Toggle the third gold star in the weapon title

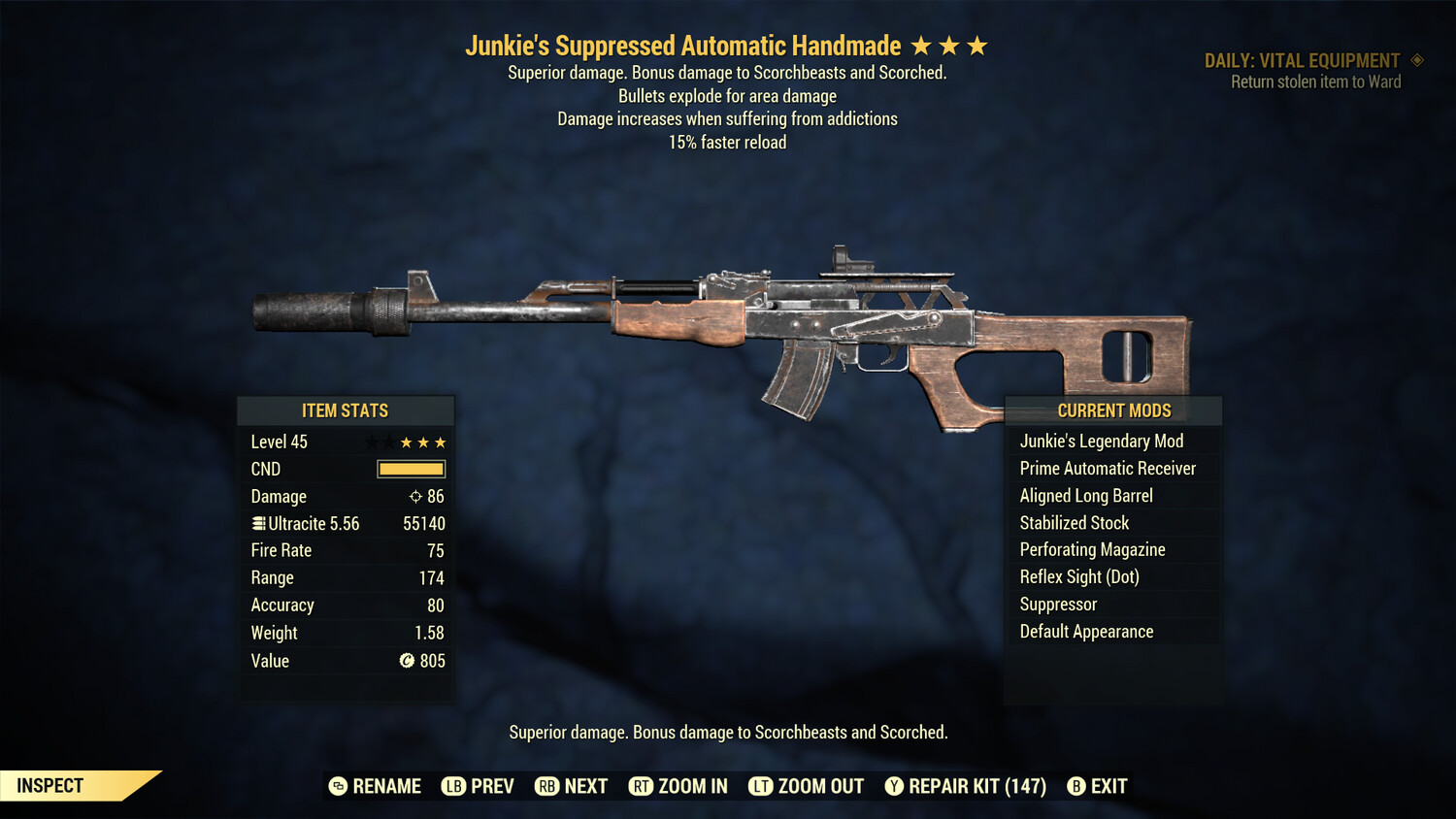pyautogui.click(x=977, y=45)
